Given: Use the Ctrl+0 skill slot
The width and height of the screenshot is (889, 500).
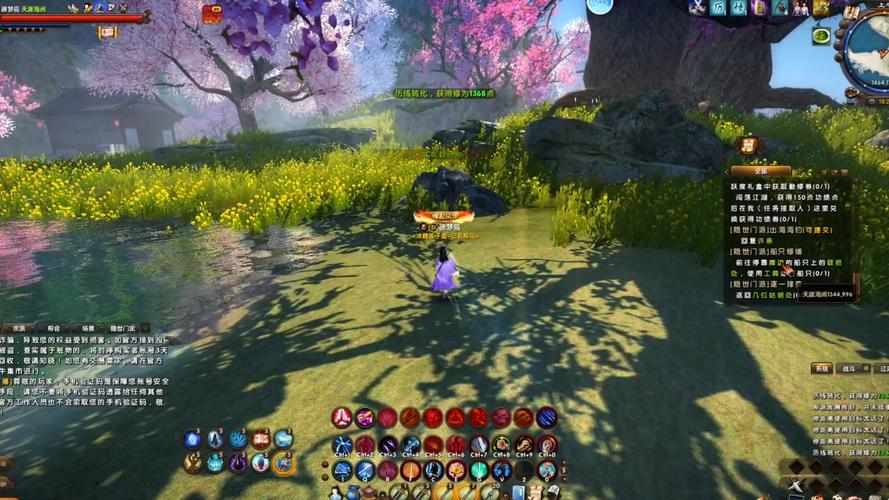Looking at the screenshot, I should click(x=547, y=445).
